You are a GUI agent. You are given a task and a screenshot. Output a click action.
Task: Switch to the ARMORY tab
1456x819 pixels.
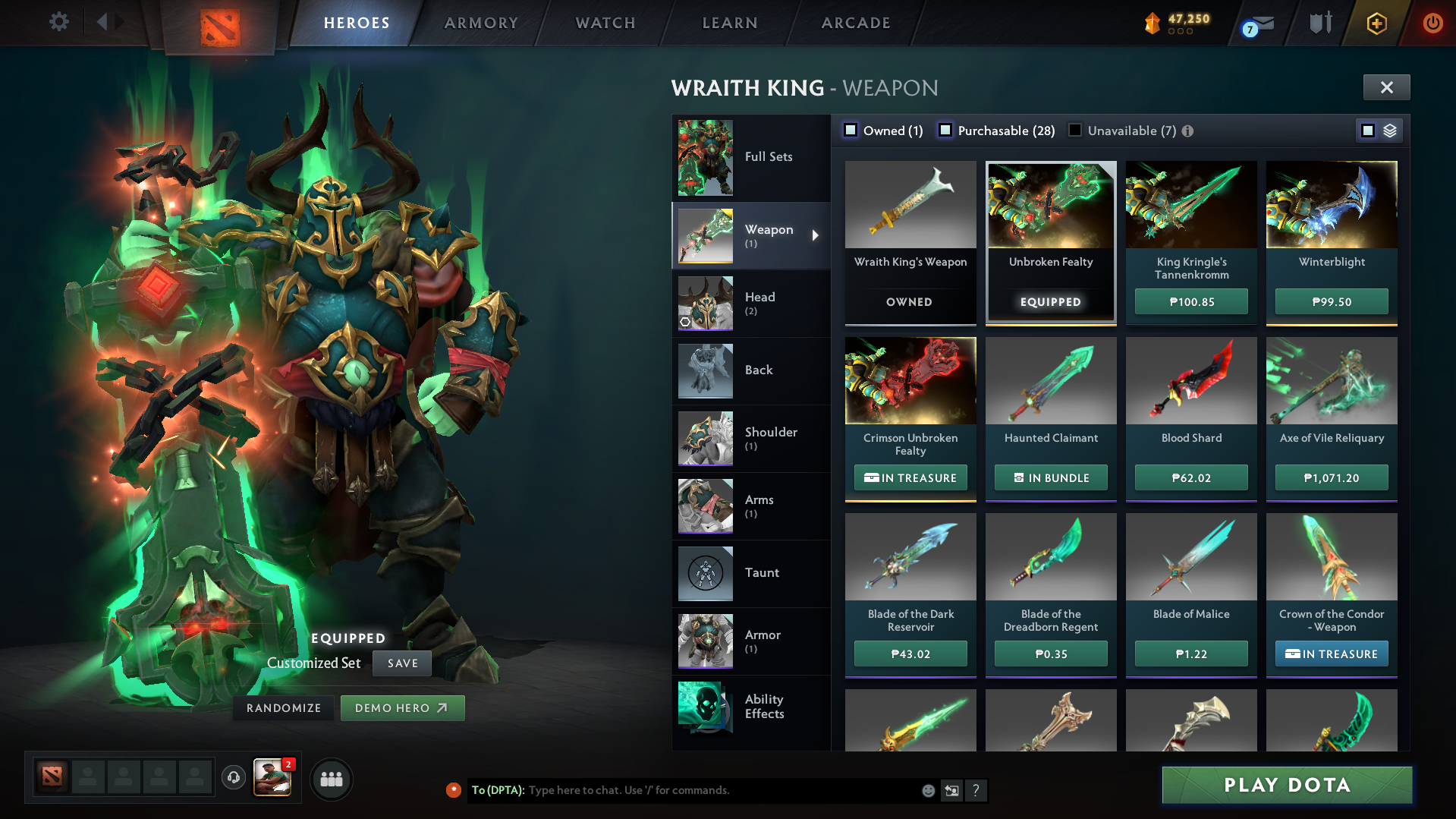[x=481, y=23]
